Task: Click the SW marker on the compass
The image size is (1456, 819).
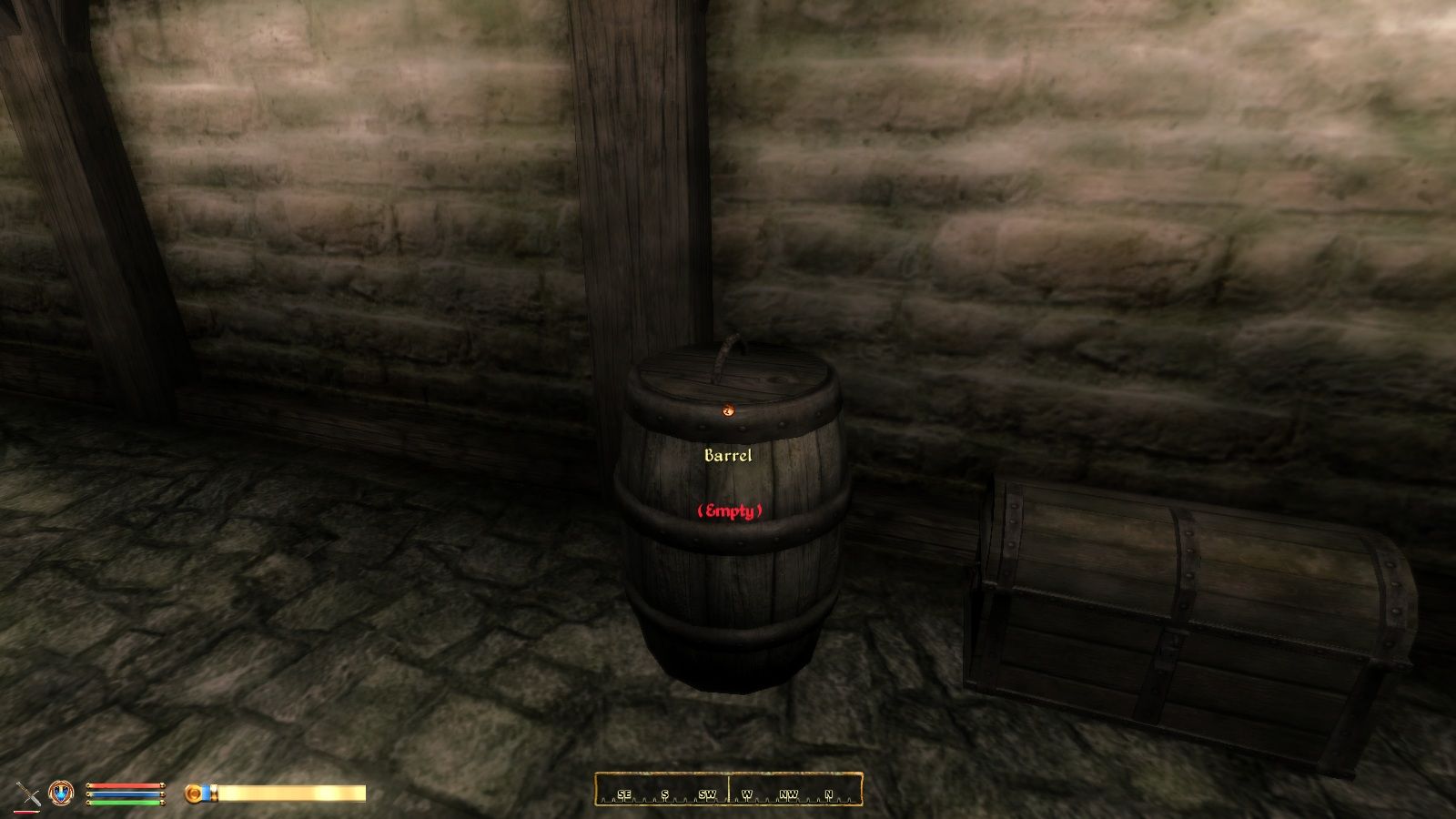Action: coord(707,794)
